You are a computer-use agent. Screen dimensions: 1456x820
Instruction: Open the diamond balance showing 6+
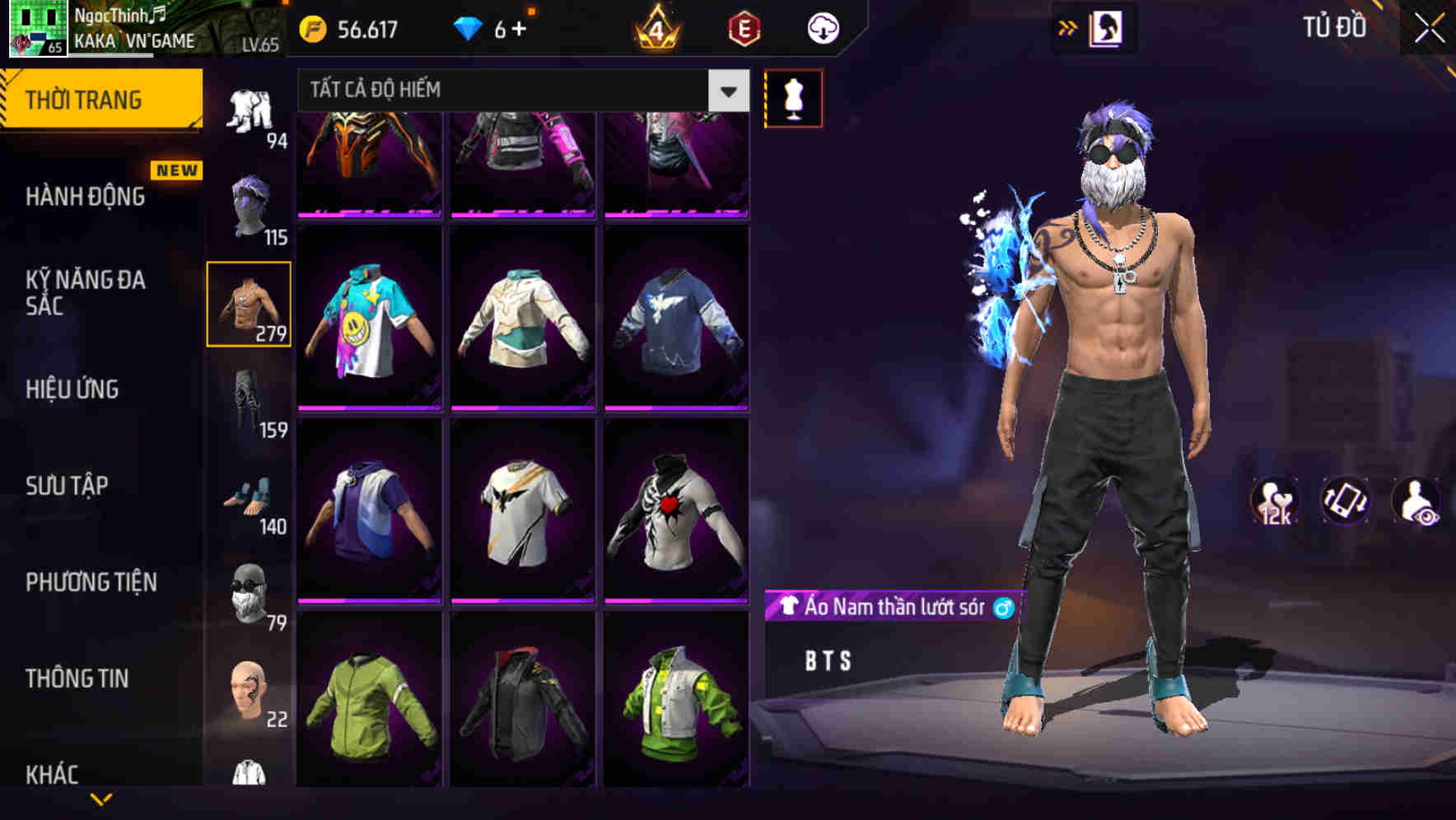[494, 26]
